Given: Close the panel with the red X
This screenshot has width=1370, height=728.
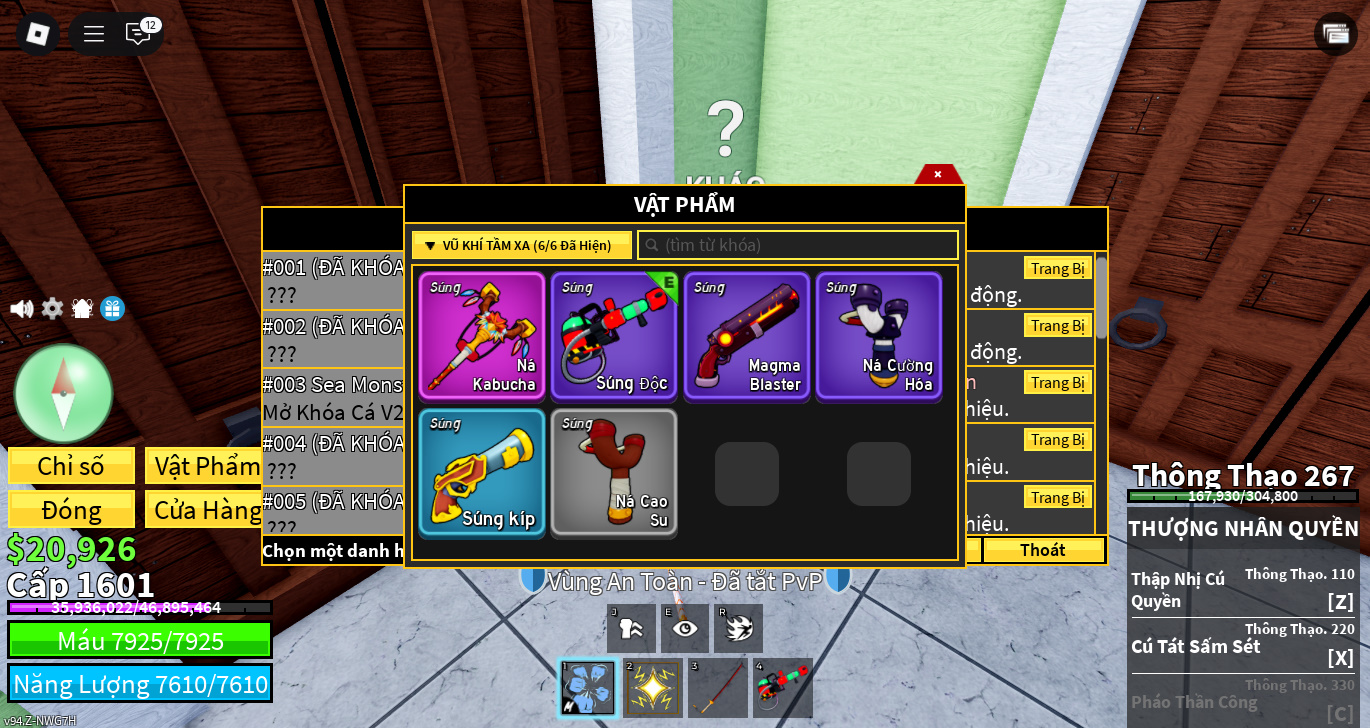Looking at the screenshot, I should tap(938, 174).
